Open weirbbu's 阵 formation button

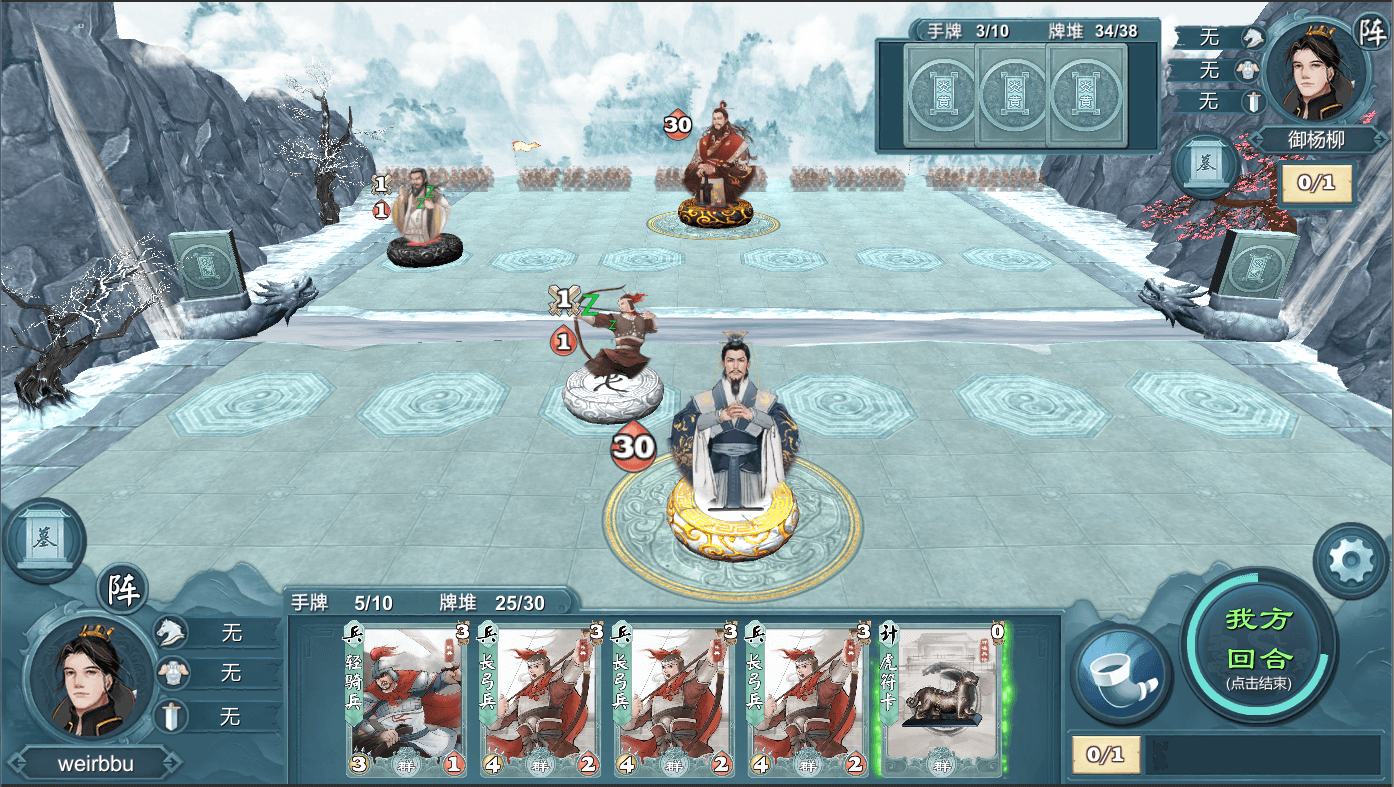click(x=122, y=589)
